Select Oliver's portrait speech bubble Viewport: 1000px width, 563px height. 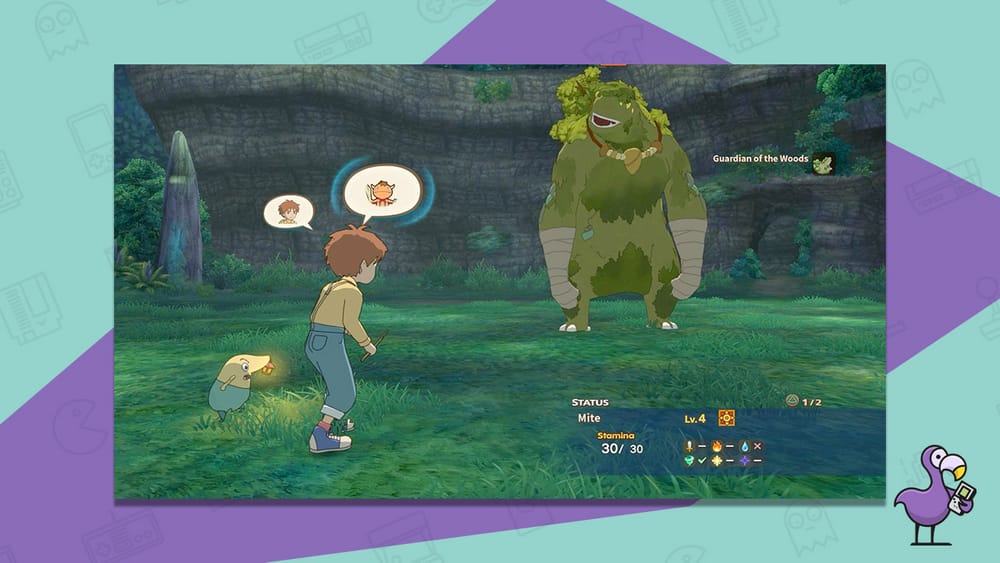289,211
